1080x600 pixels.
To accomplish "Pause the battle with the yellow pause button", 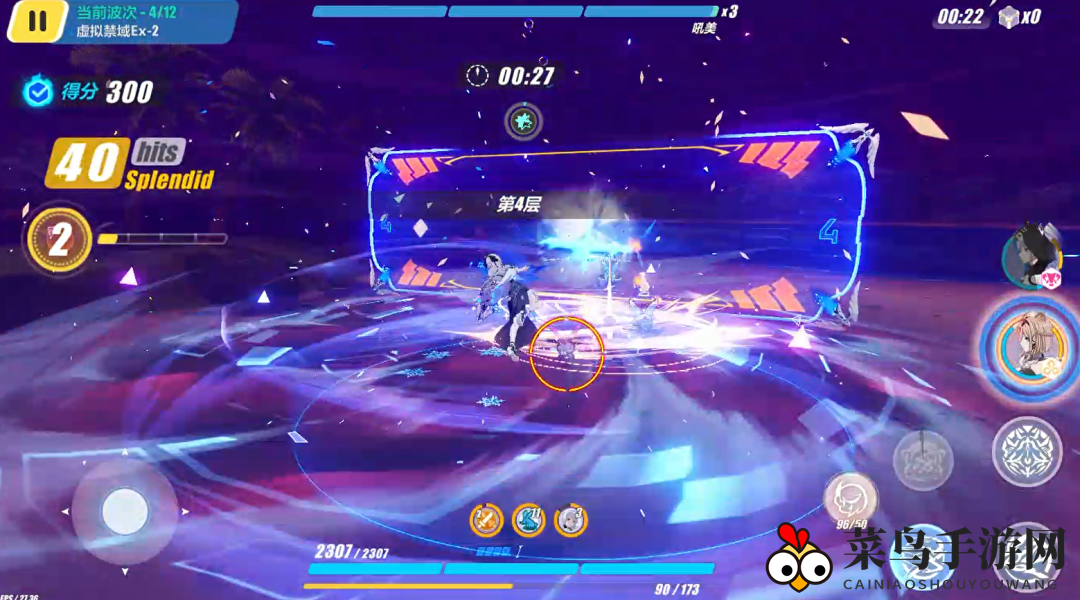I will [37, 22].
